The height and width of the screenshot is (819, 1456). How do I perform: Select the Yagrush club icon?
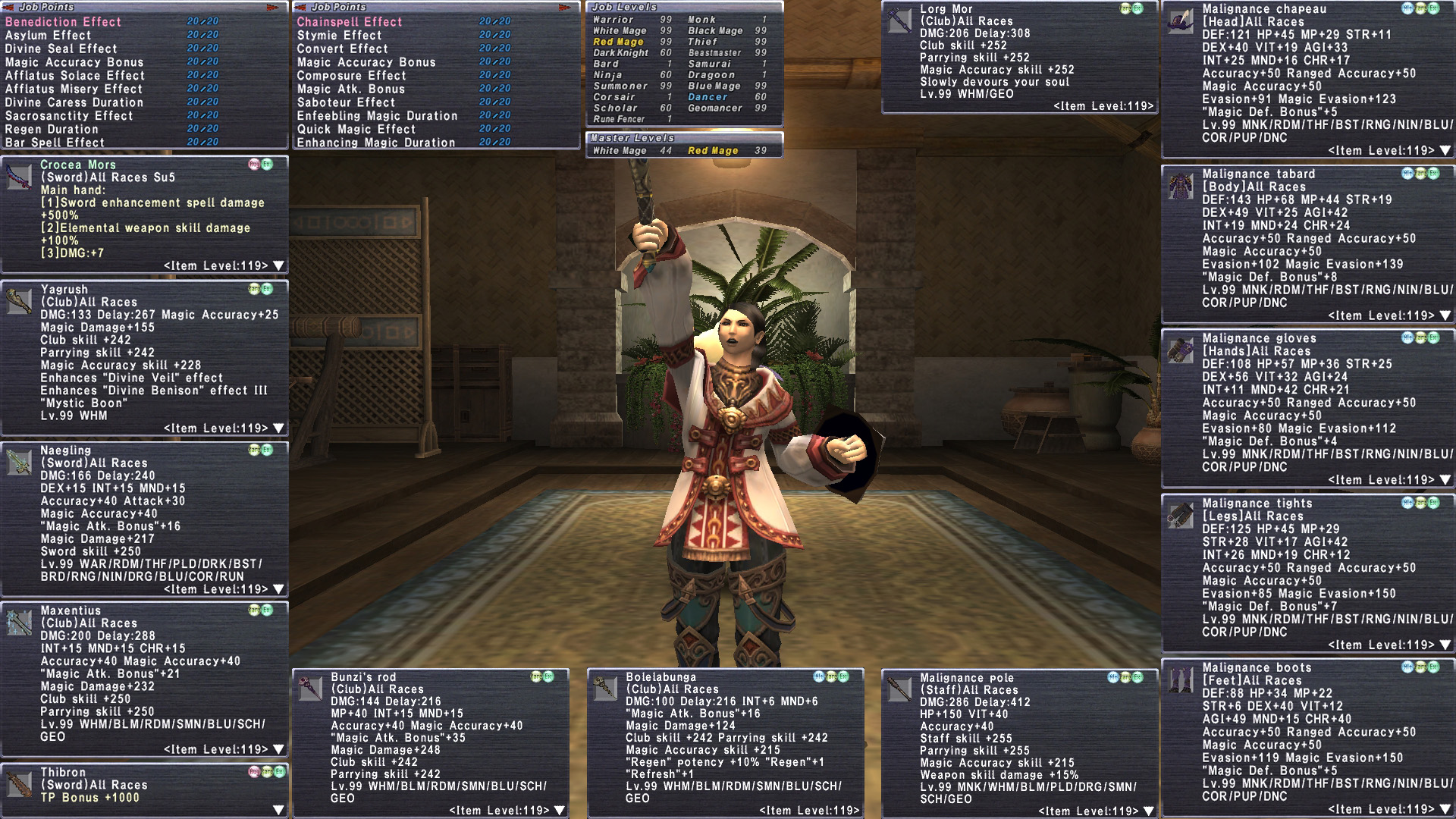click(19, 300)
